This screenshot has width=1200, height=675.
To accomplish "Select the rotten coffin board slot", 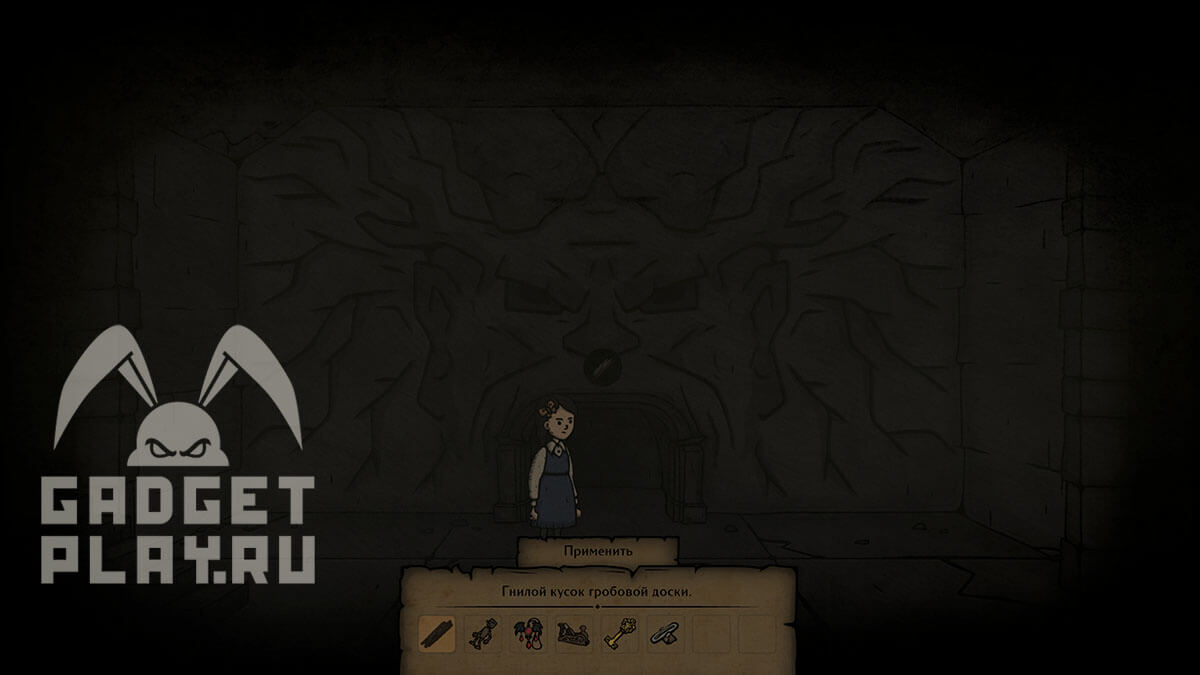I will (437, 634).
